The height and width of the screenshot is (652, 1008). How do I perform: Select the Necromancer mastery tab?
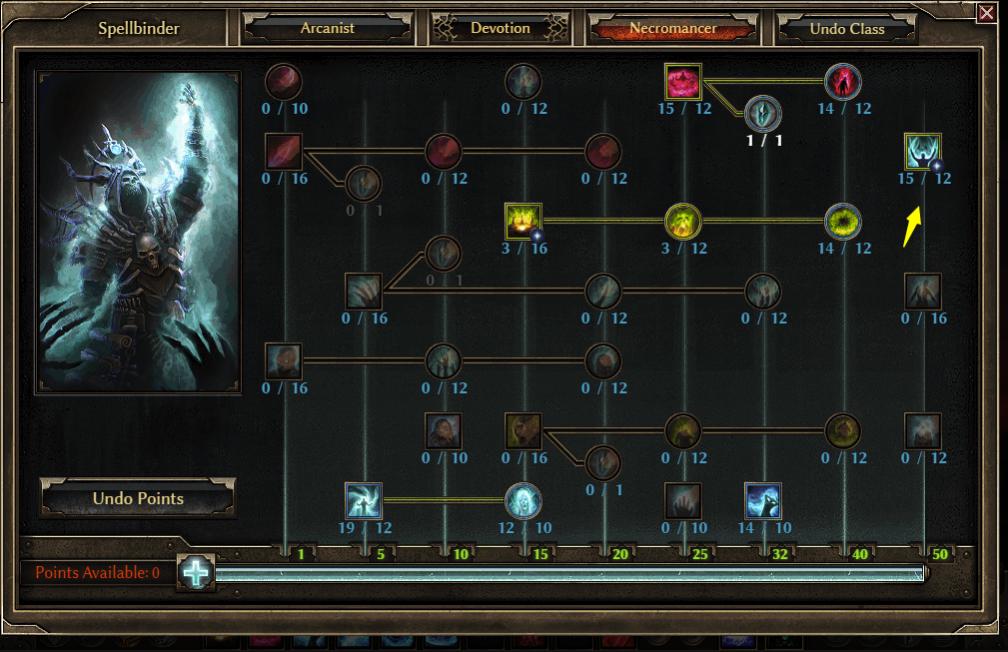[672, 28]
